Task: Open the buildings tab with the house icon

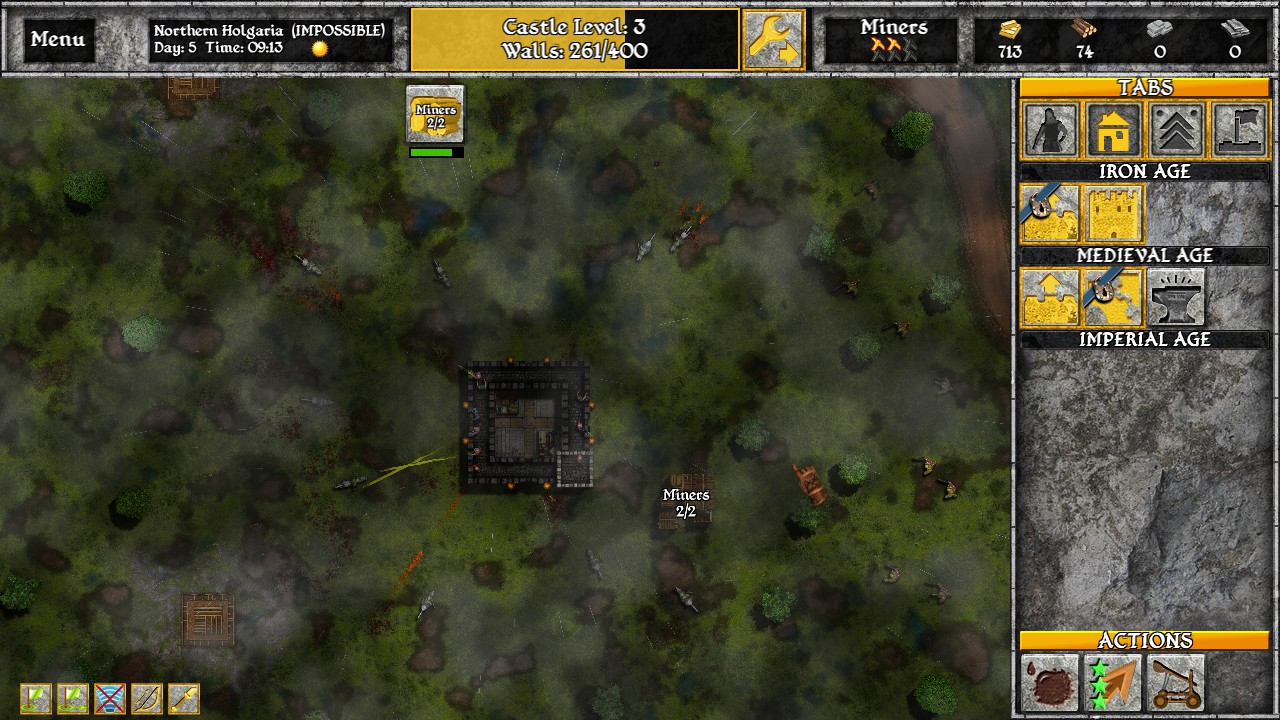Action: click(1113, 131)
